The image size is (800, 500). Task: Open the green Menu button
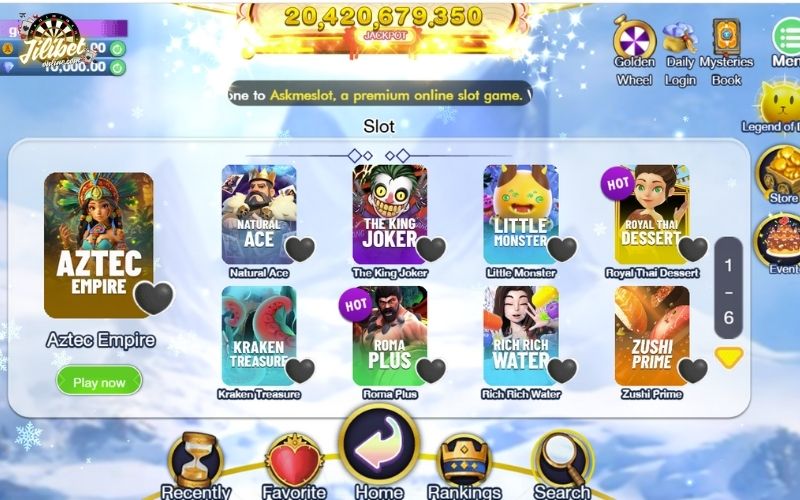[x=786, y=38]
